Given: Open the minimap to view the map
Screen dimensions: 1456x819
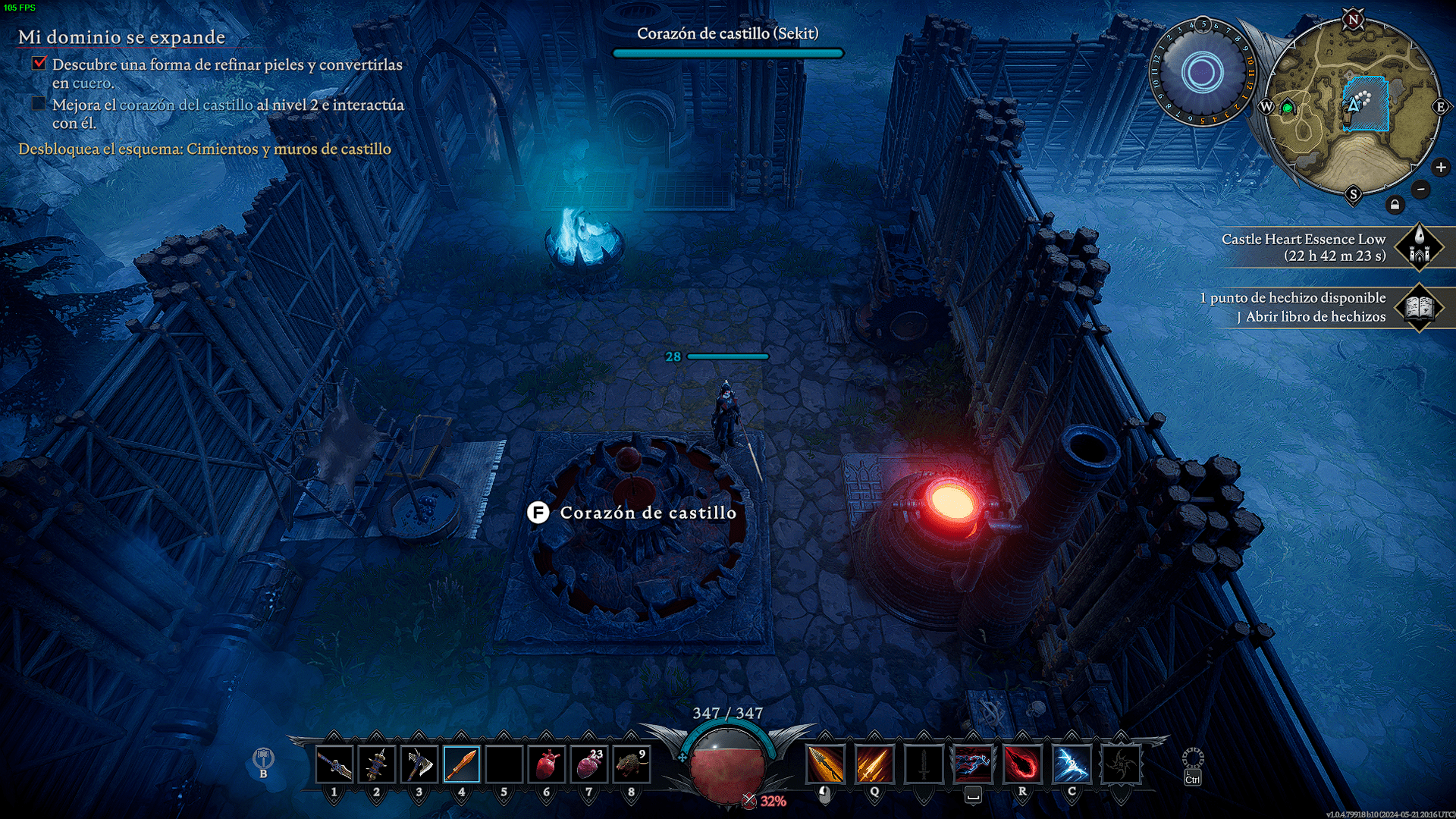Looking at the screenshot, I should (x=1354, y=106).
